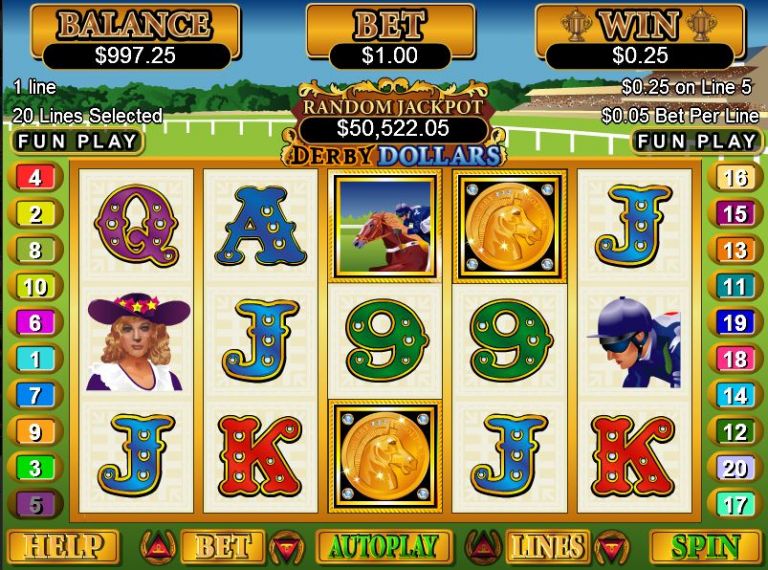Choose payline number 7
The height and width of the screenshot is (570, 768).
coord(35,395)
